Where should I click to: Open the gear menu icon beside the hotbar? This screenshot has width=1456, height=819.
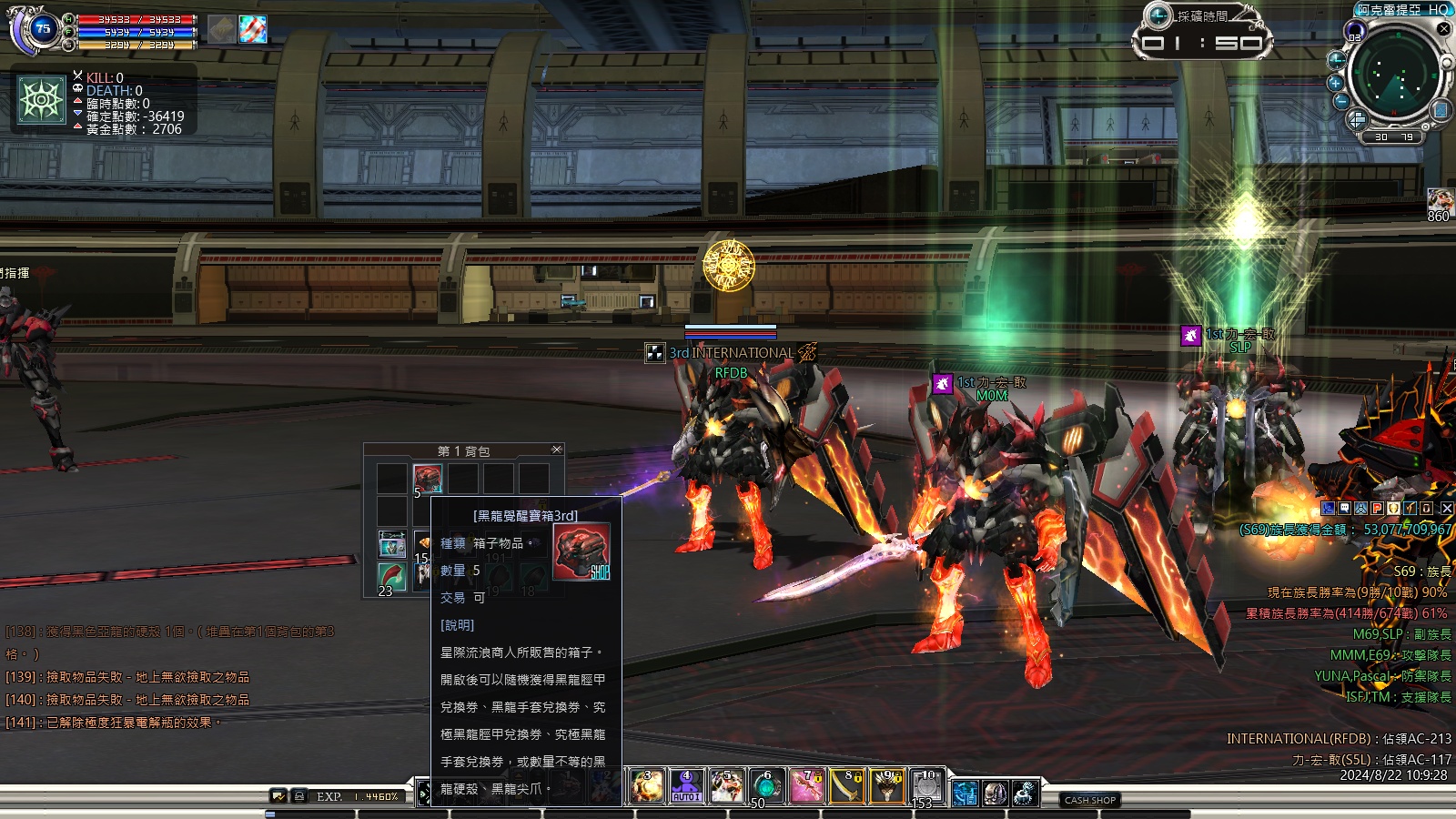pyautogui.click(x=1026, y=793)
